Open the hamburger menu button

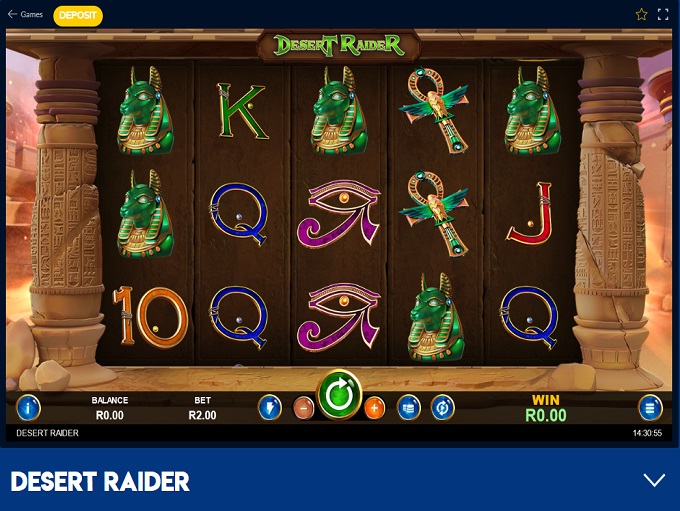coord(650,407)
